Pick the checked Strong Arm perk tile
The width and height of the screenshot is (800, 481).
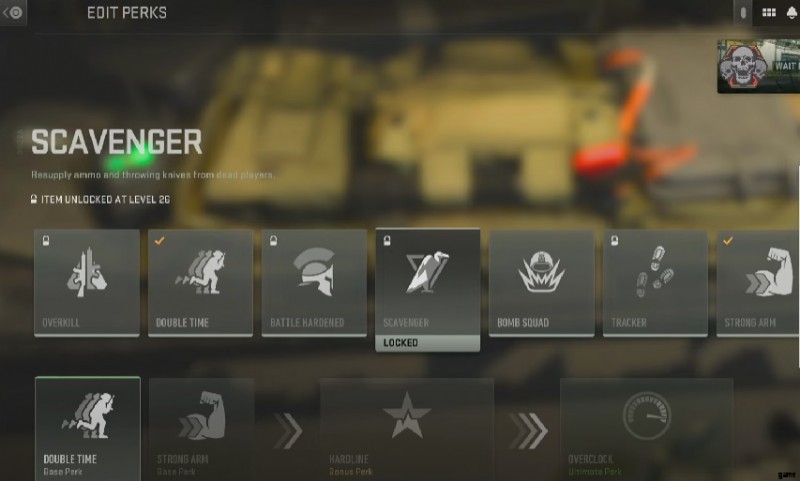coord(760,282)
